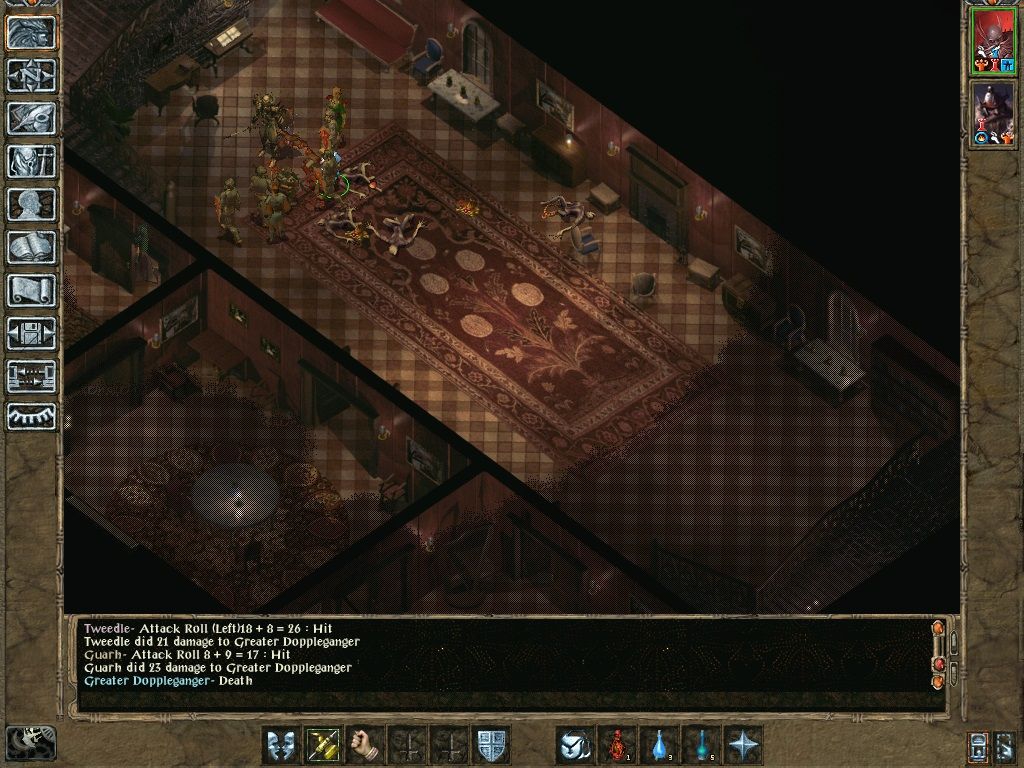Use the teal potion with count 5
Viewport: 1024px width, 768px height.
click(x=702, y=745)
